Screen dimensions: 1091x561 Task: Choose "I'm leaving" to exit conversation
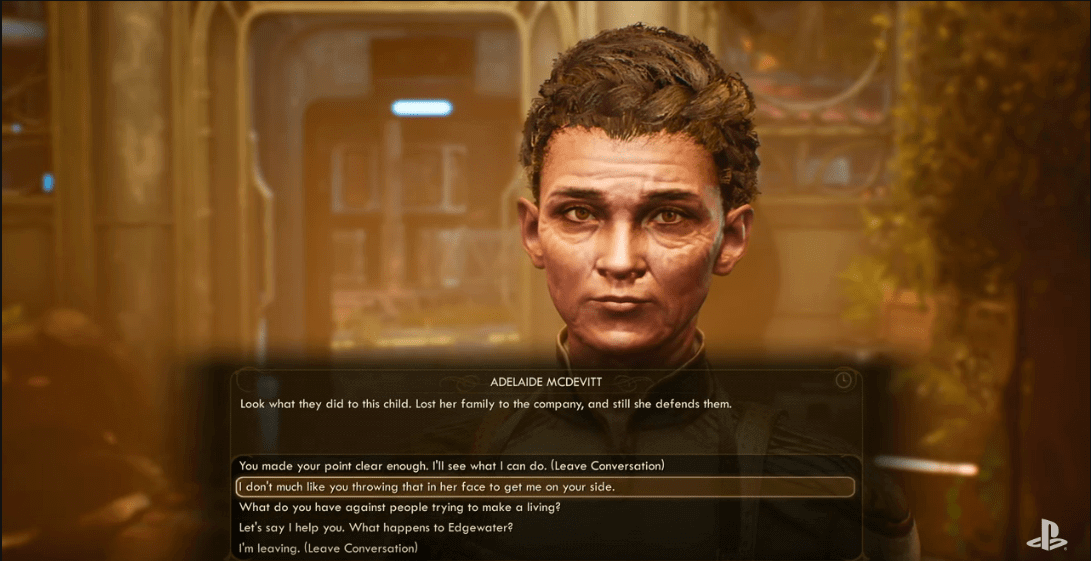pos(328,548)
